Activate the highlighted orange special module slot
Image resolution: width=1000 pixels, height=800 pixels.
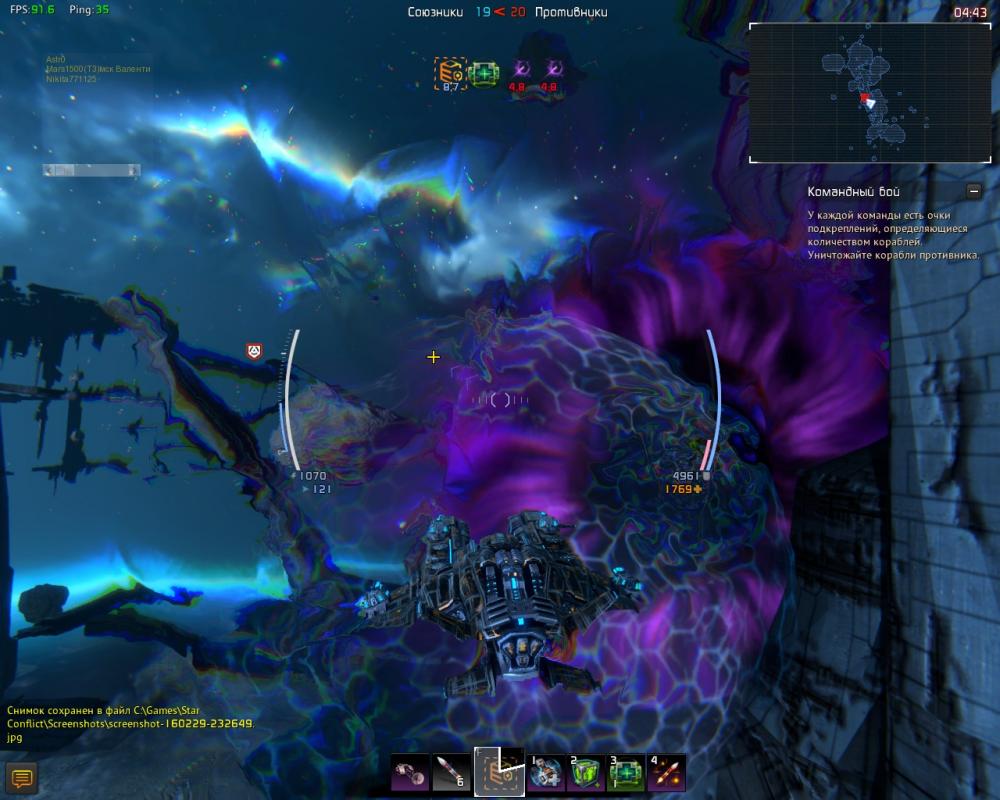pos(499,772)
